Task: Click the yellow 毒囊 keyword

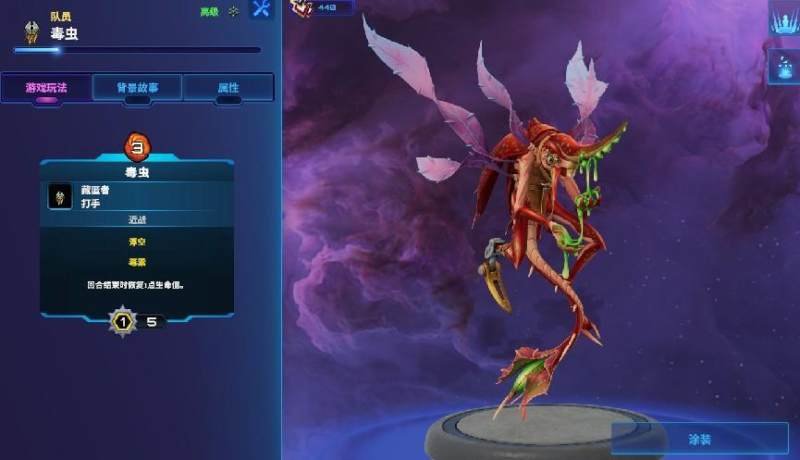Action: tap(137, 262)
